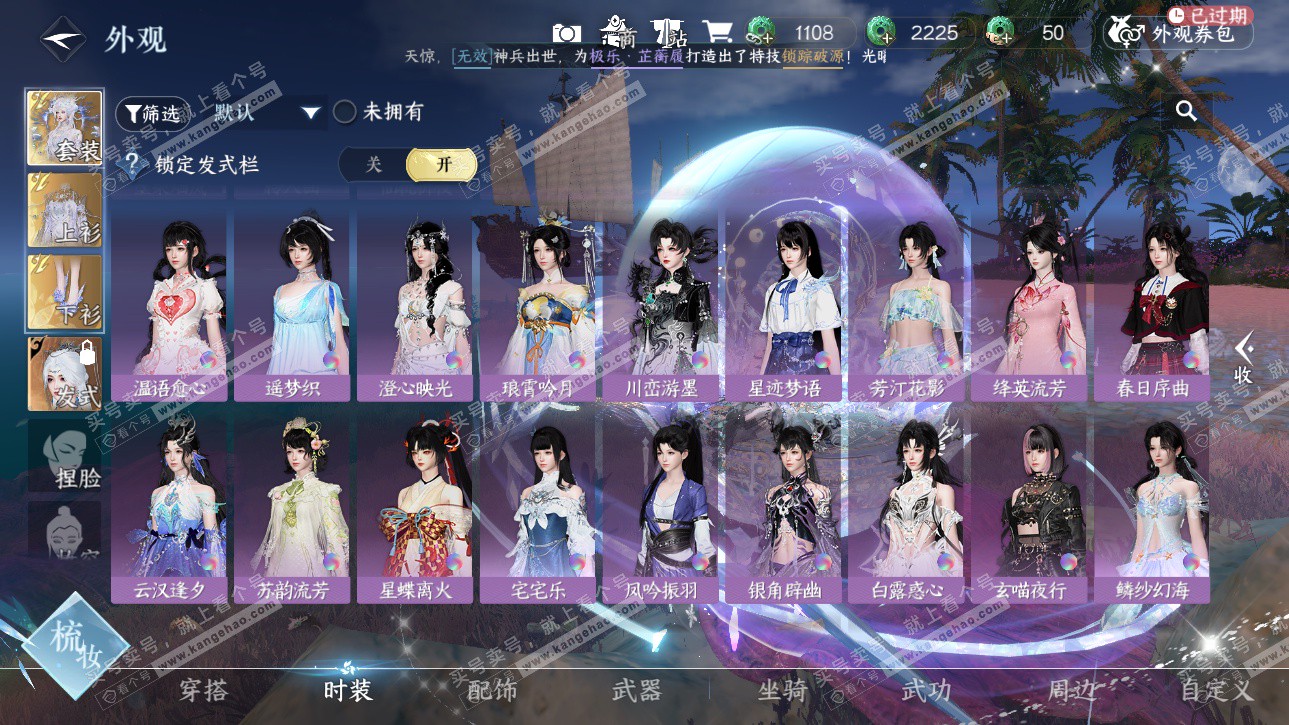Collapse the panel with 收 arrow

coord(1243,360)
